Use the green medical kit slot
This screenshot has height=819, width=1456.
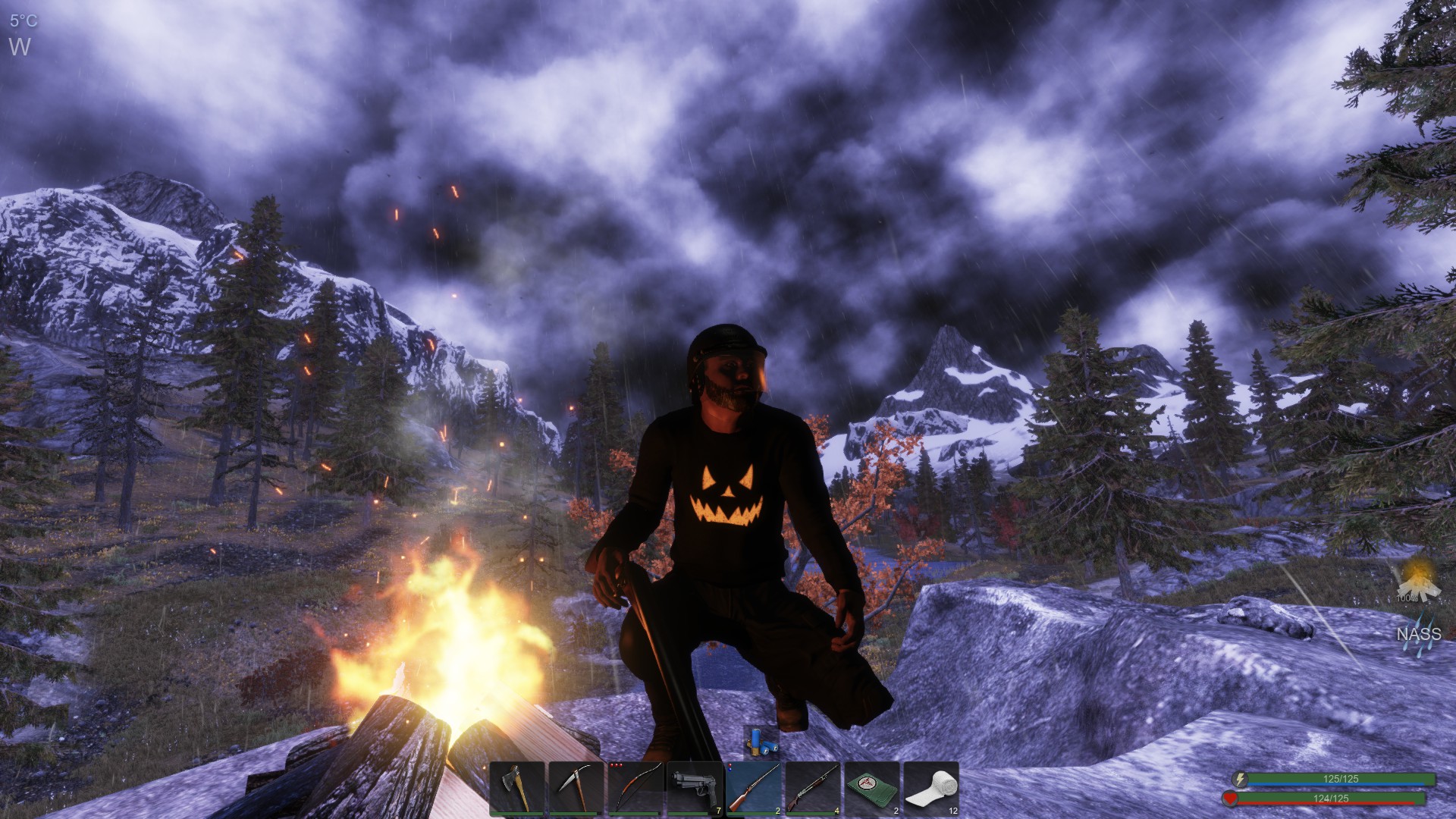pyautogui.click(x=872, y=789)
